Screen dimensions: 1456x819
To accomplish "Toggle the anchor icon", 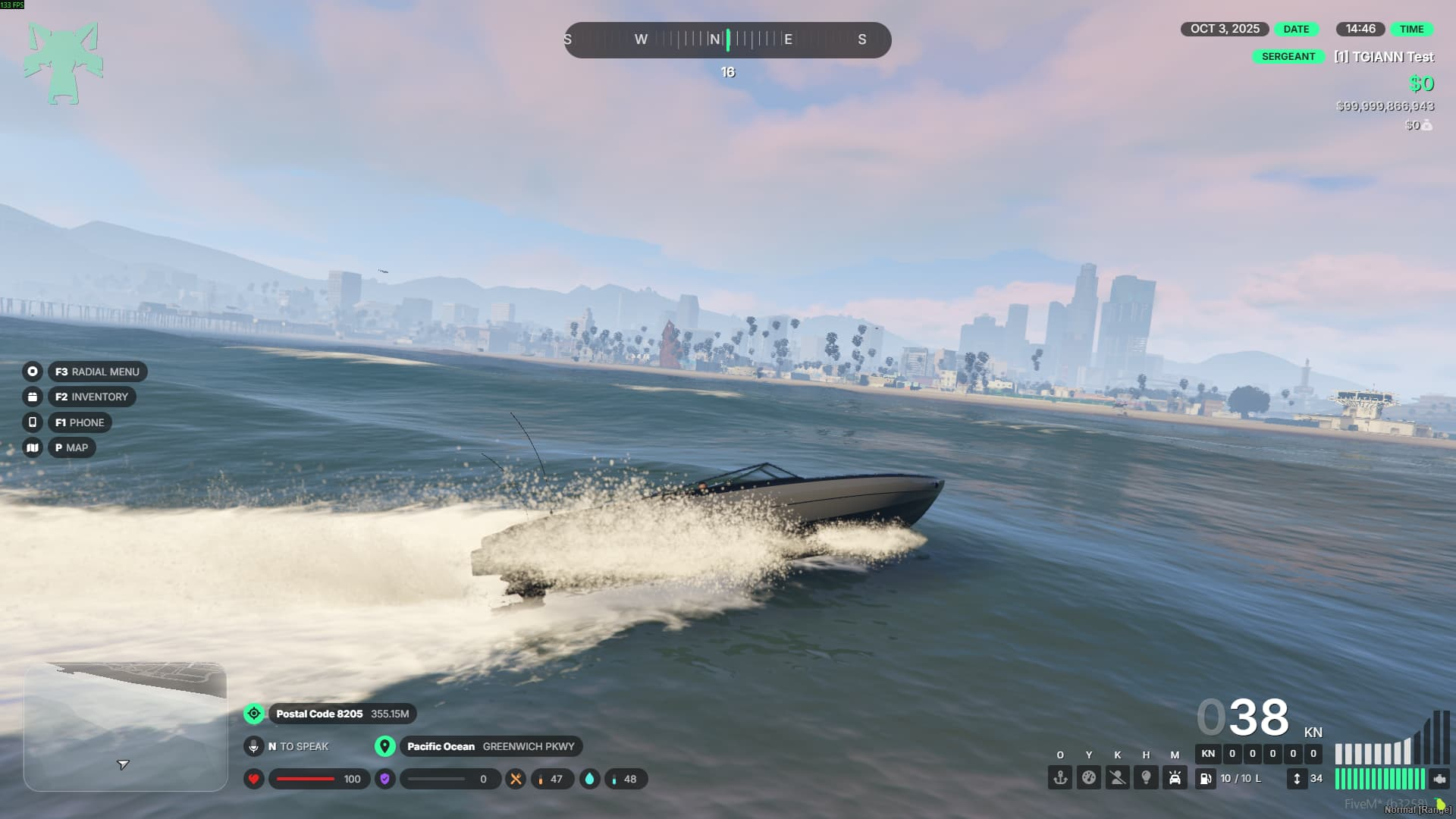I will coord(1060,778).
